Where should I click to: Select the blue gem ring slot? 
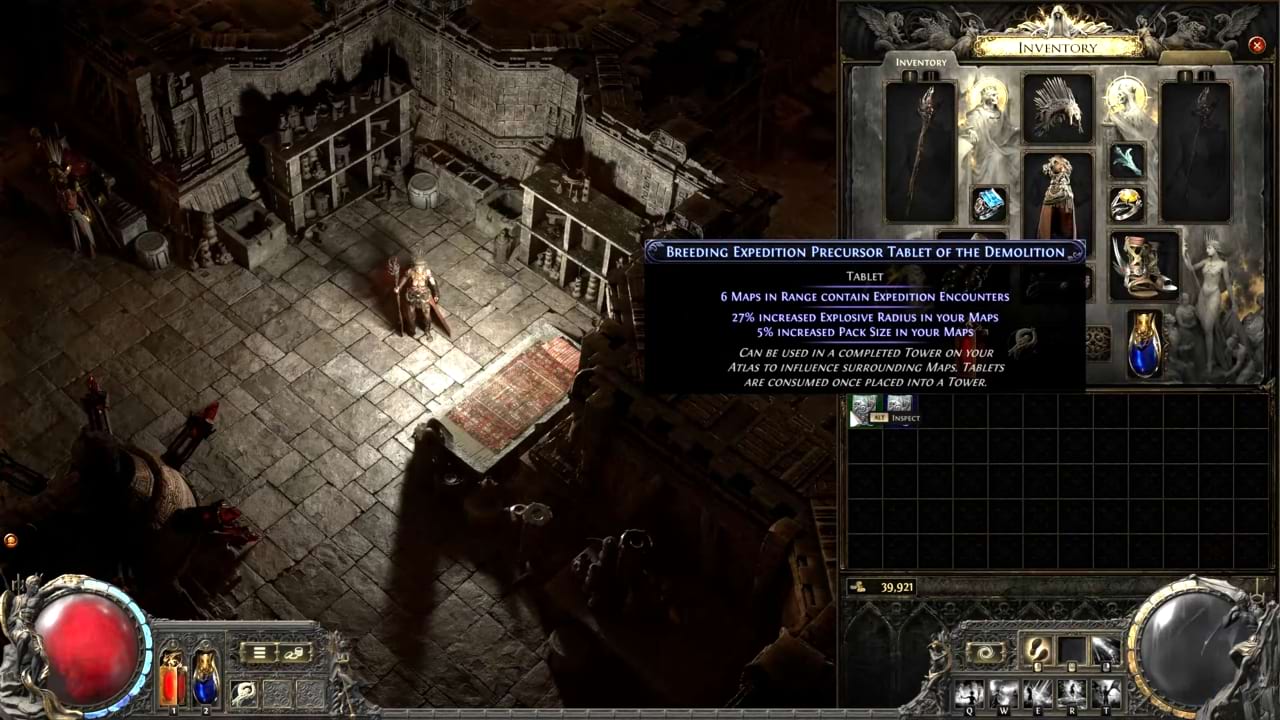click(x=989, y=204)
